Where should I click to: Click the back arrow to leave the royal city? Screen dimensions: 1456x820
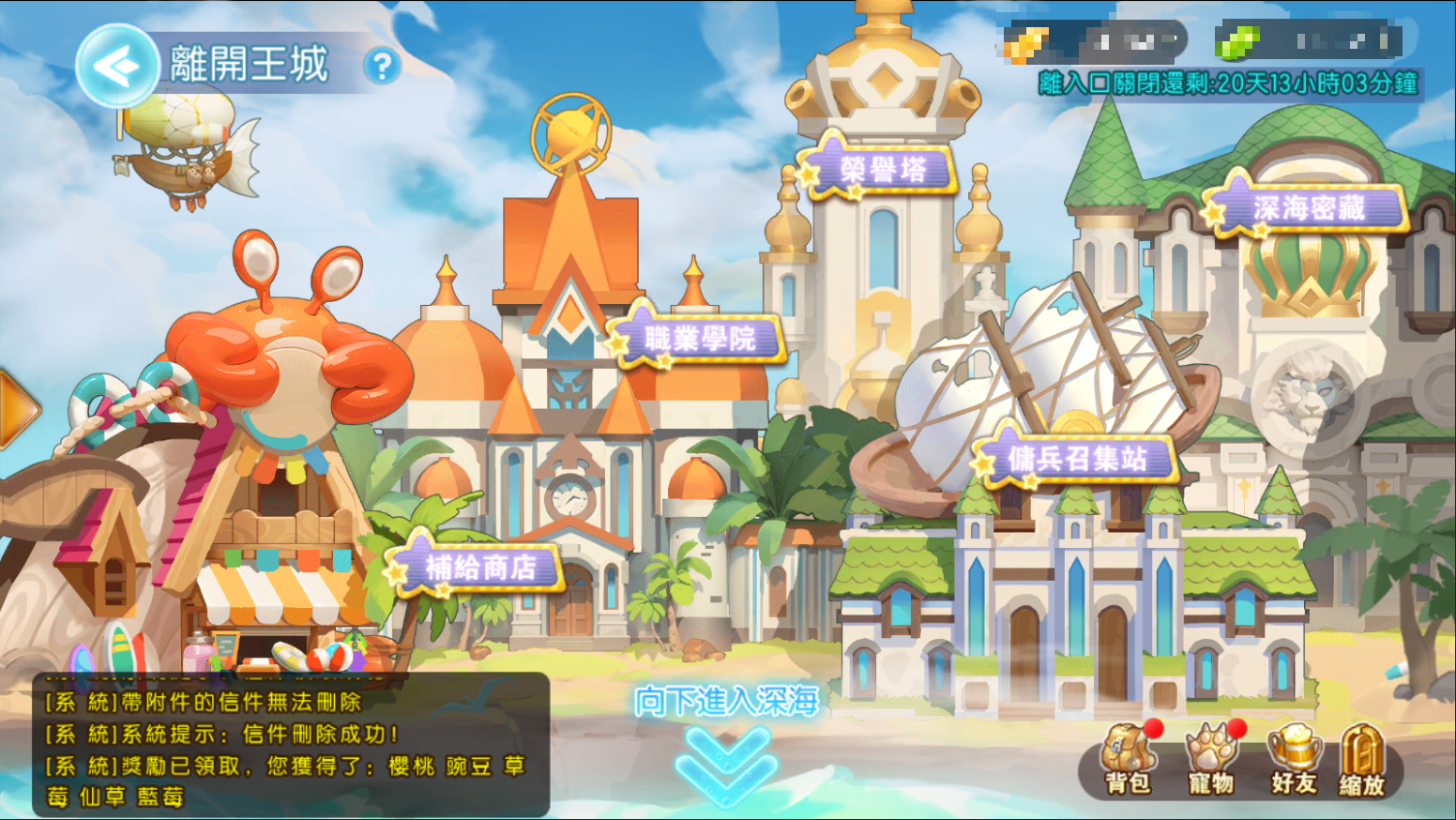coord(116,66)
